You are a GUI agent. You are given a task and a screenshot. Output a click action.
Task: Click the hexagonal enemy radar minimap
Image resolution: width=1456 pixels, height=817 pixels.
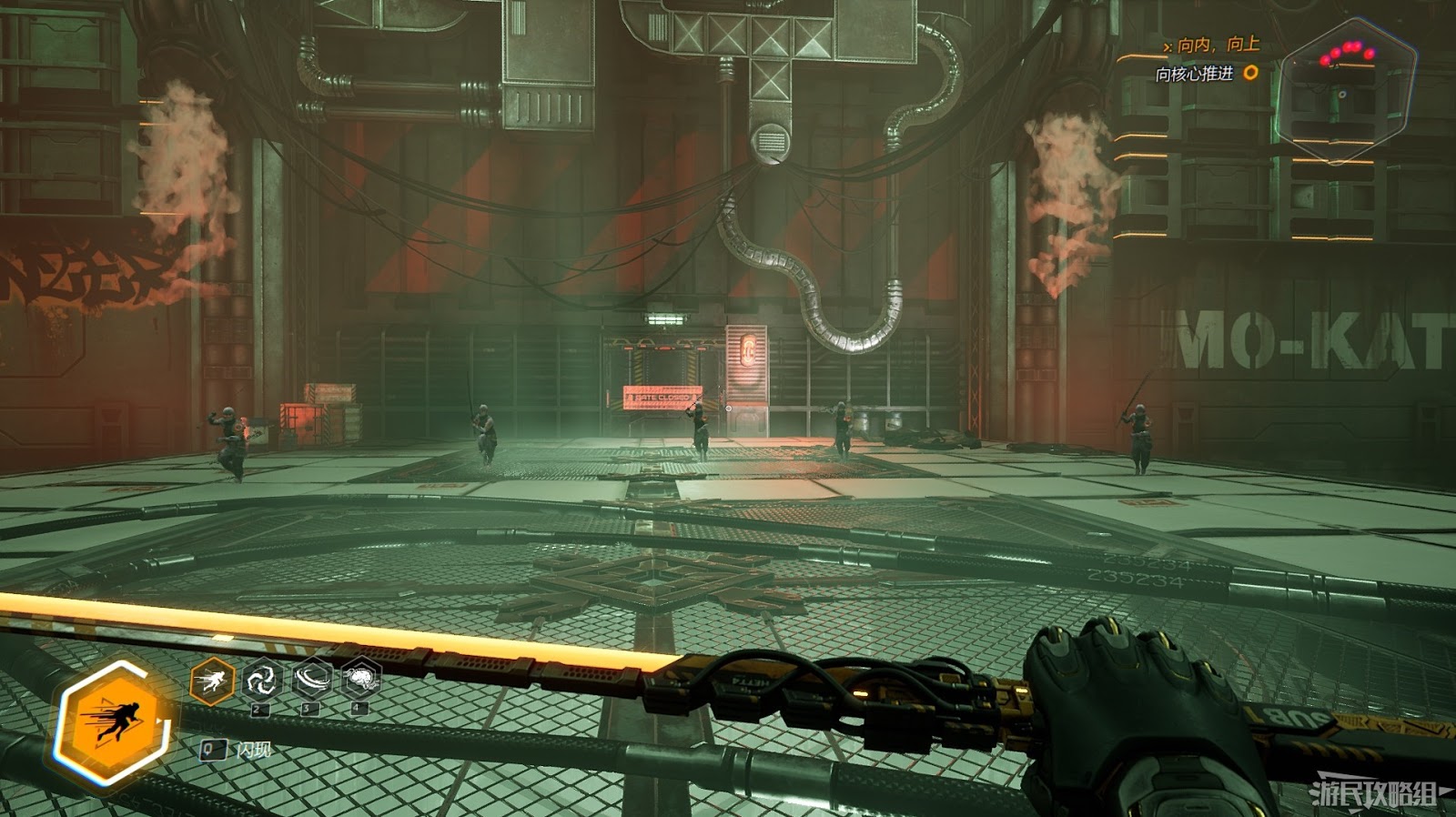coord(1345,91)
